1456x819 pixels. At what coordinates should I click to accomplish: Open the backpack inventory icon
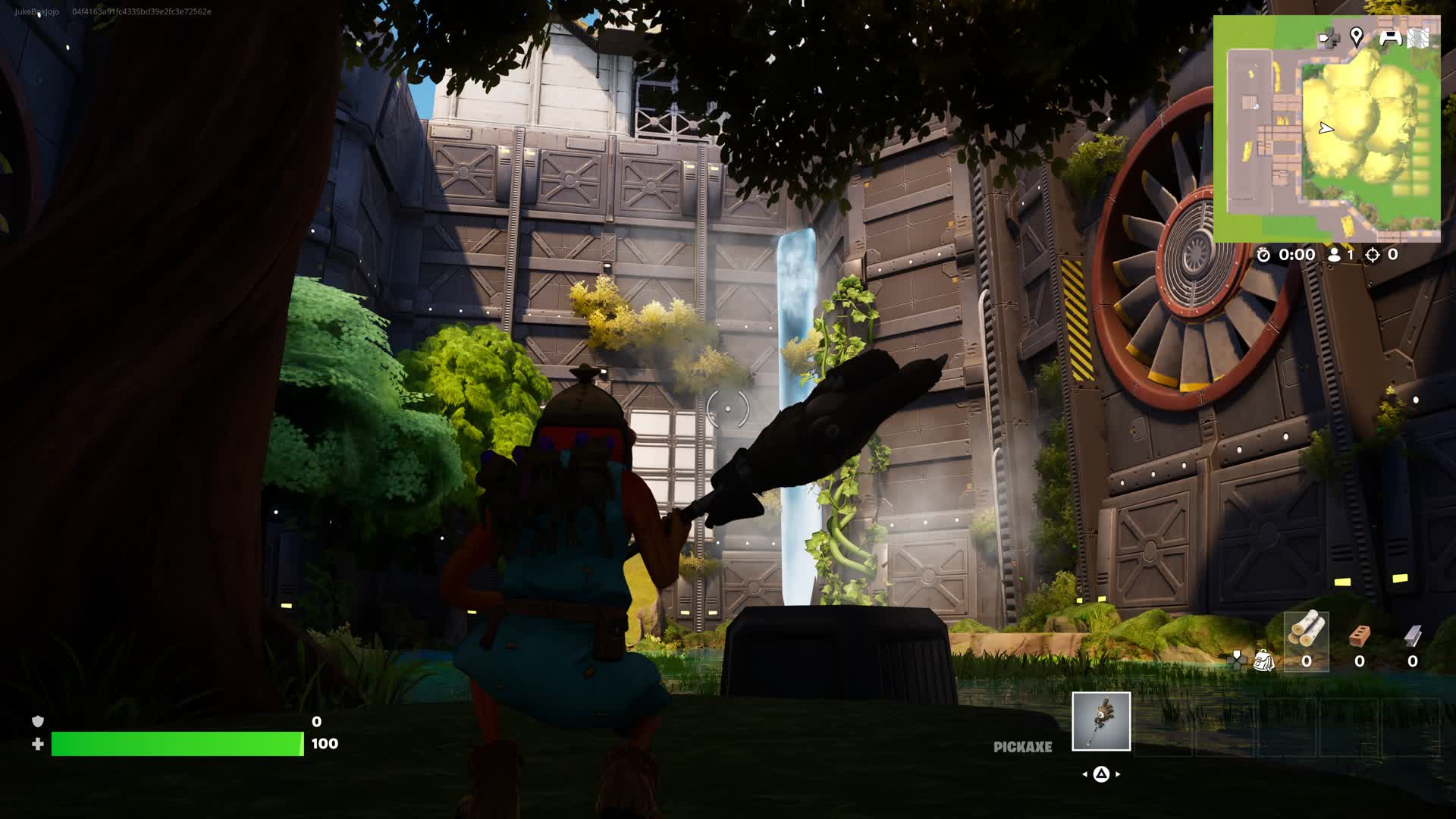1263,661
